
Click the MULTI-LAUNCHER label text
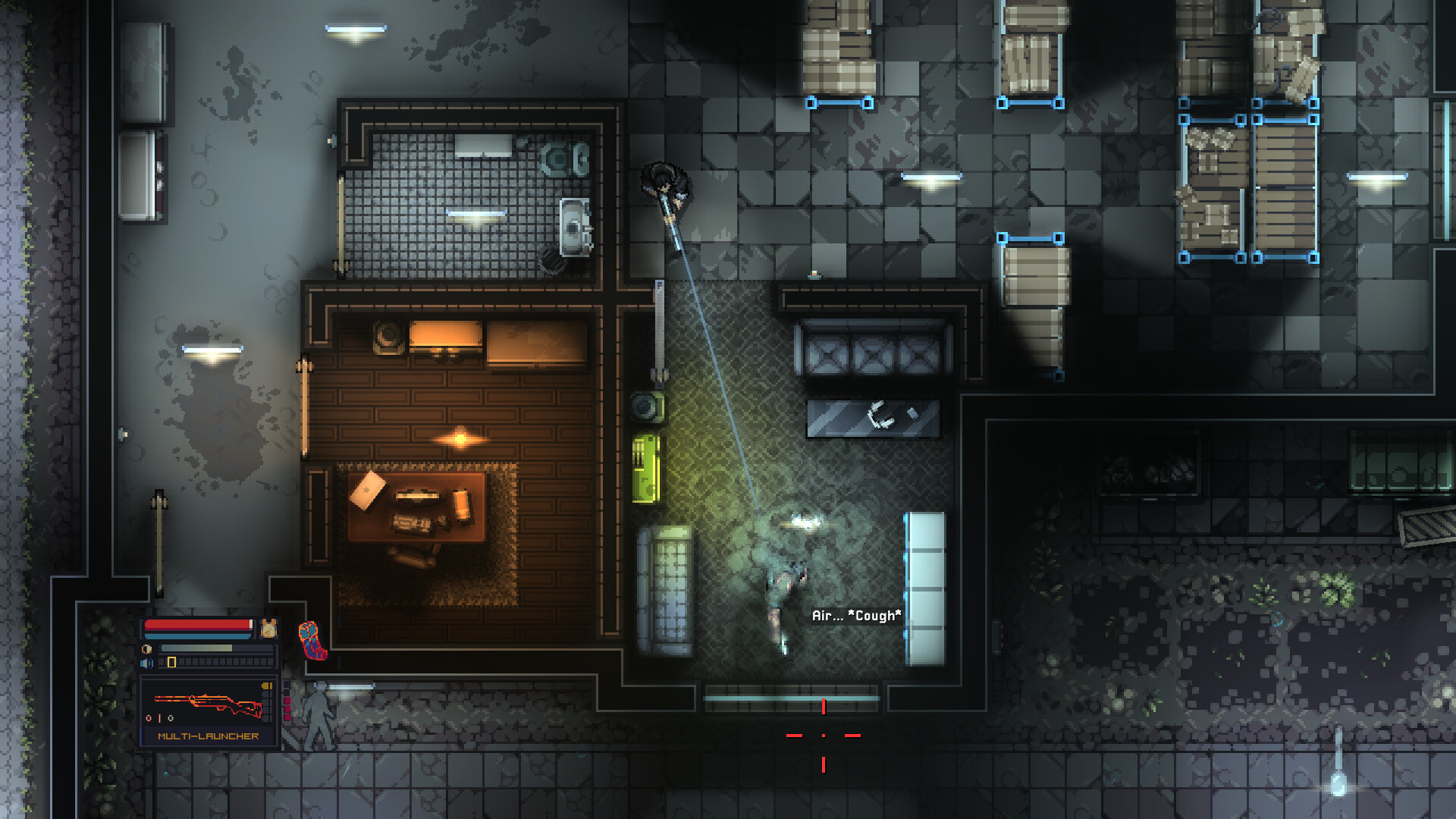[x=208, y=736]
